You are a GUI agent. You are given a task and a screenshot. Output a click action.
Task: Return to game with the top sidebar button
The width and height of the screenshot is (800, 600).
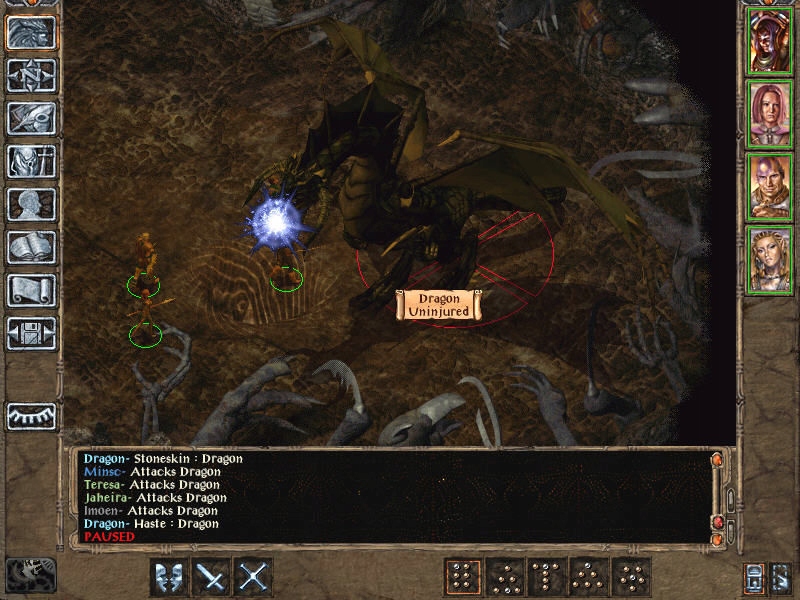coord(32,32)
